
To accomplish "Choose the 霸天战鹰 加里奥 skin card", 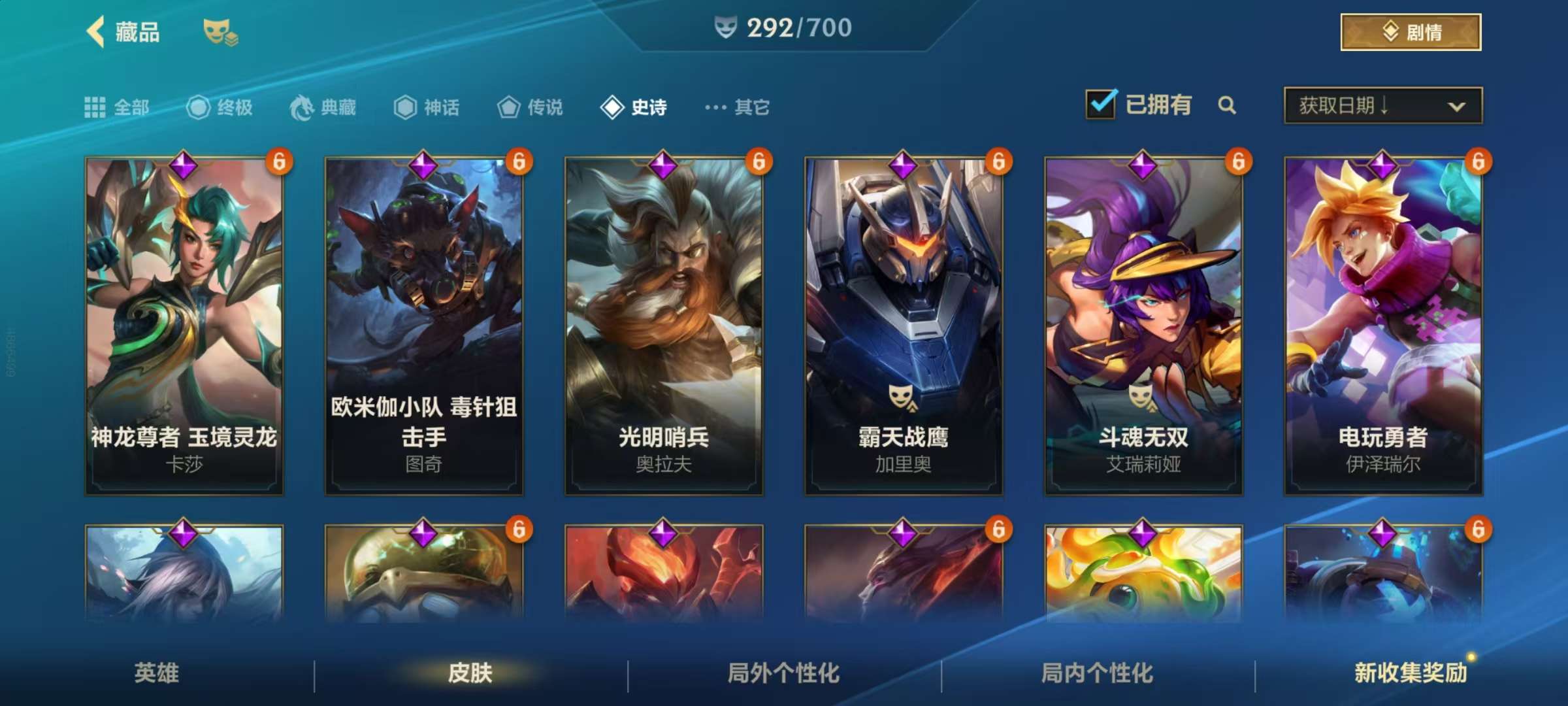I will pos(904,326).
